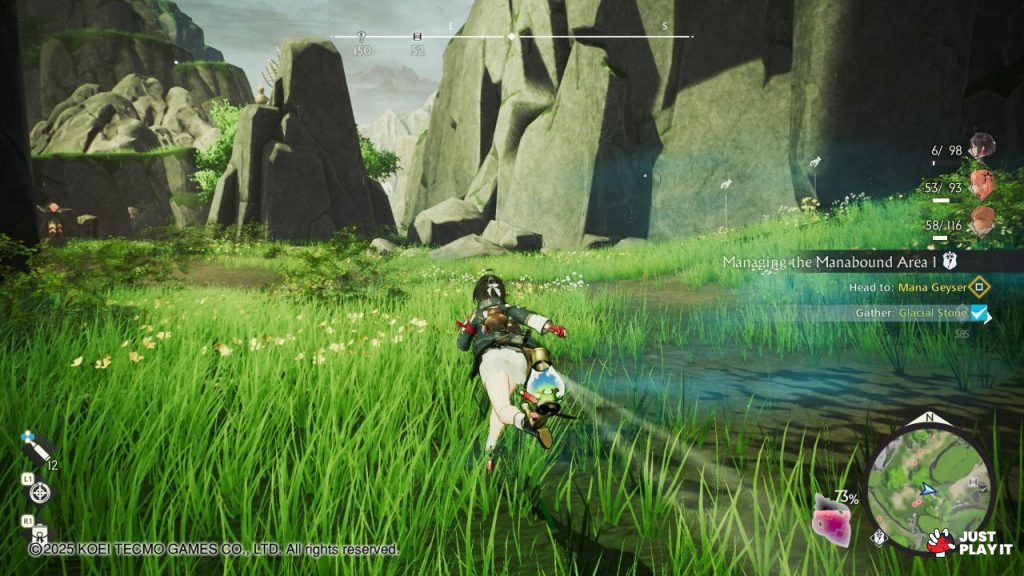The width and height of the screenshot is (1024, 576).
Task: Select the dark-haired party leader portrait
Action: point(982,147)
